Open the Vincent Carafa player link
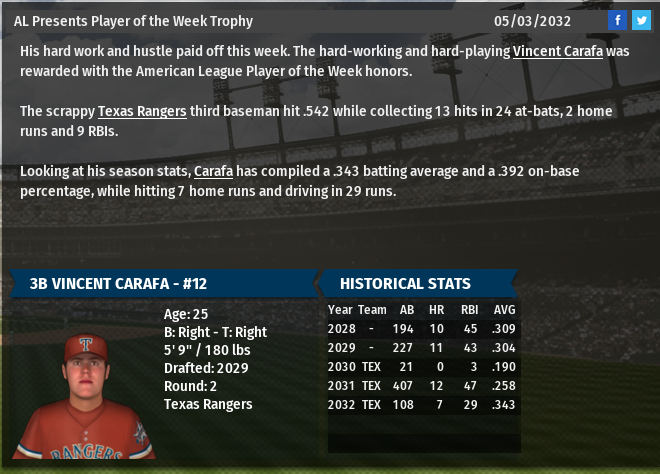Viewport: 660px width, 474px height. click(558, 51)
